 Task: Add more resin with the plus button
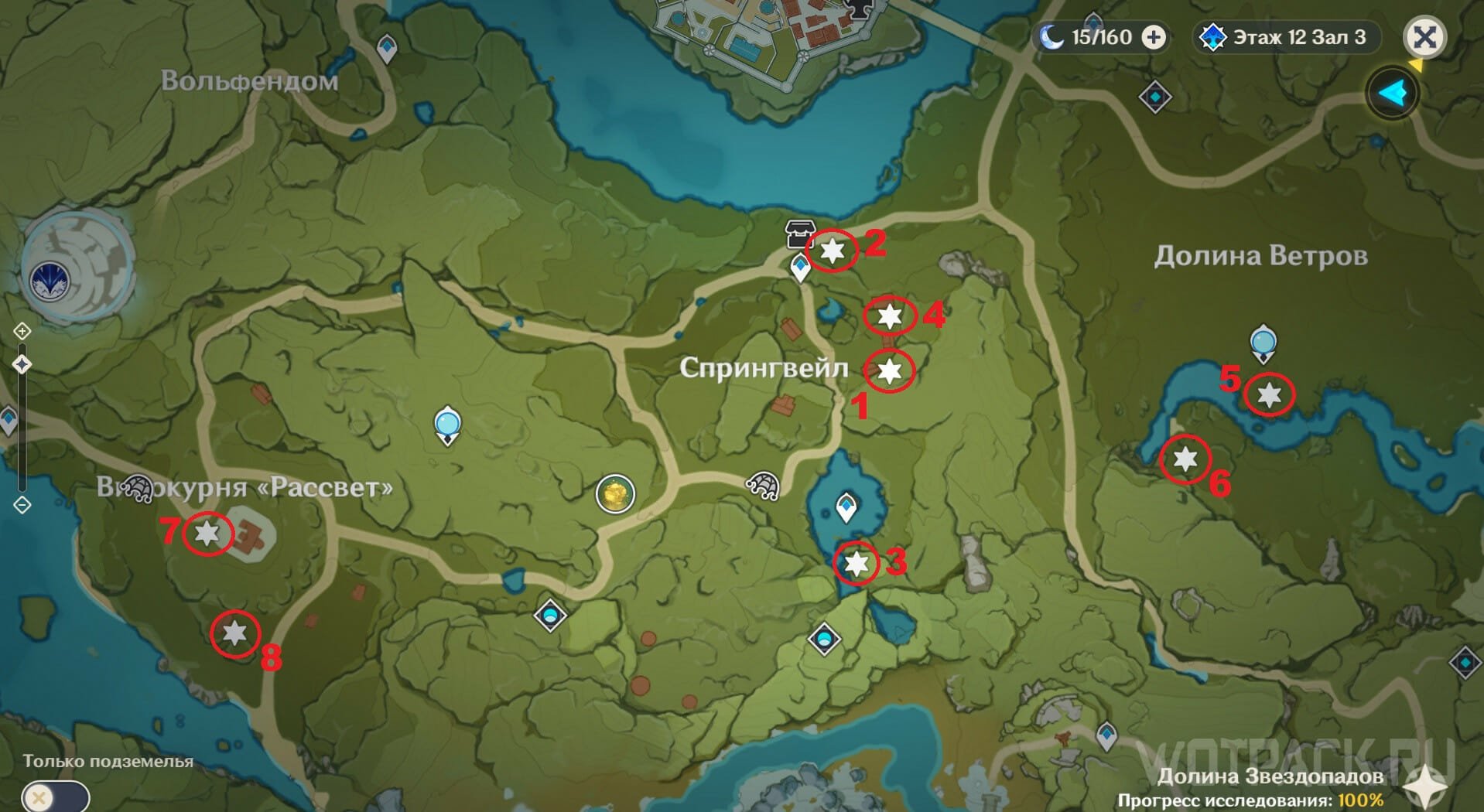[1154, 37]
